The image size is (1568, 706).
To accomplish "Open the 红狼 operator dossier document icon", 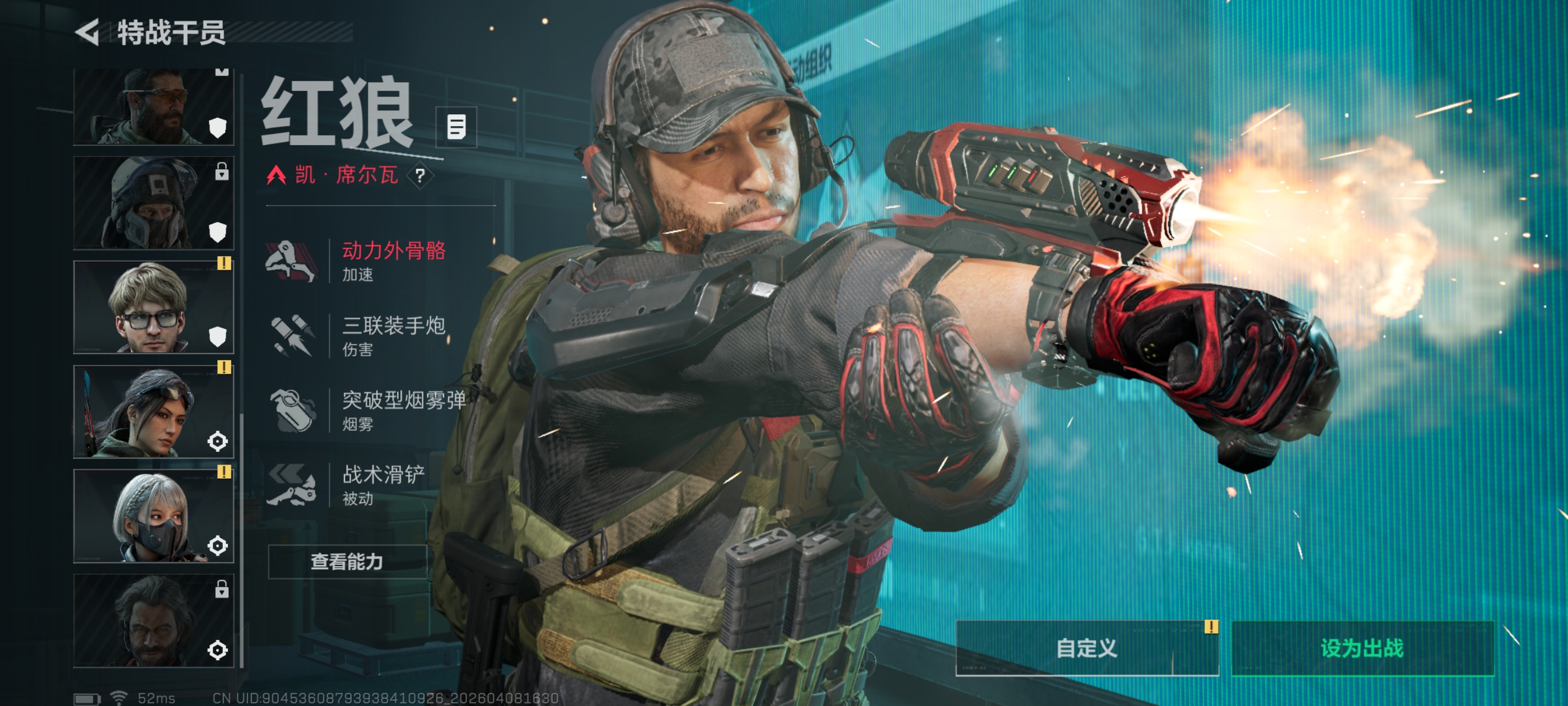I will click(x=456, y=127).
